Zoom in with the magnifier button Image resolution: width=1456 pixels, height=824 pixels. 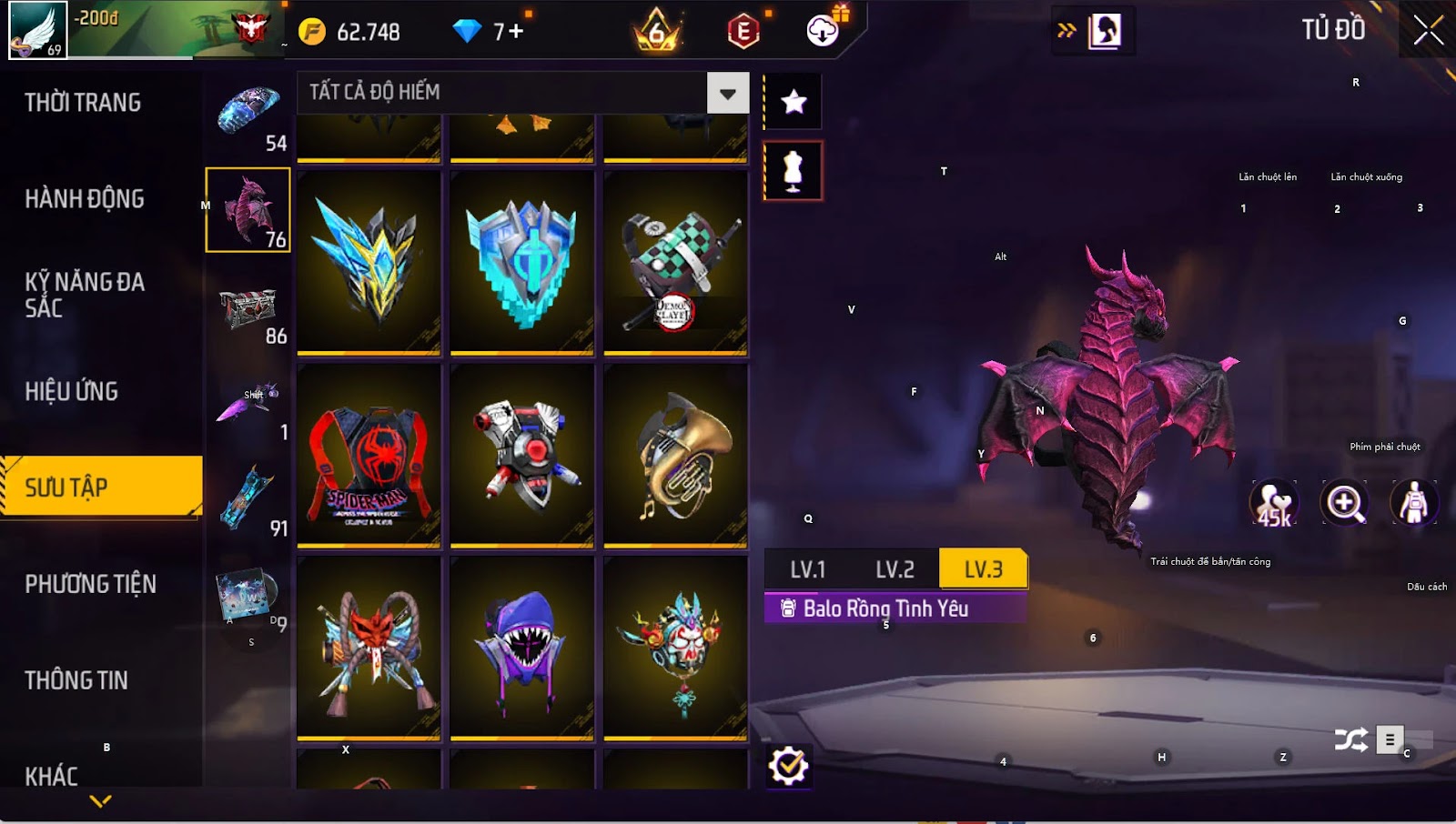coord(1345,503)
